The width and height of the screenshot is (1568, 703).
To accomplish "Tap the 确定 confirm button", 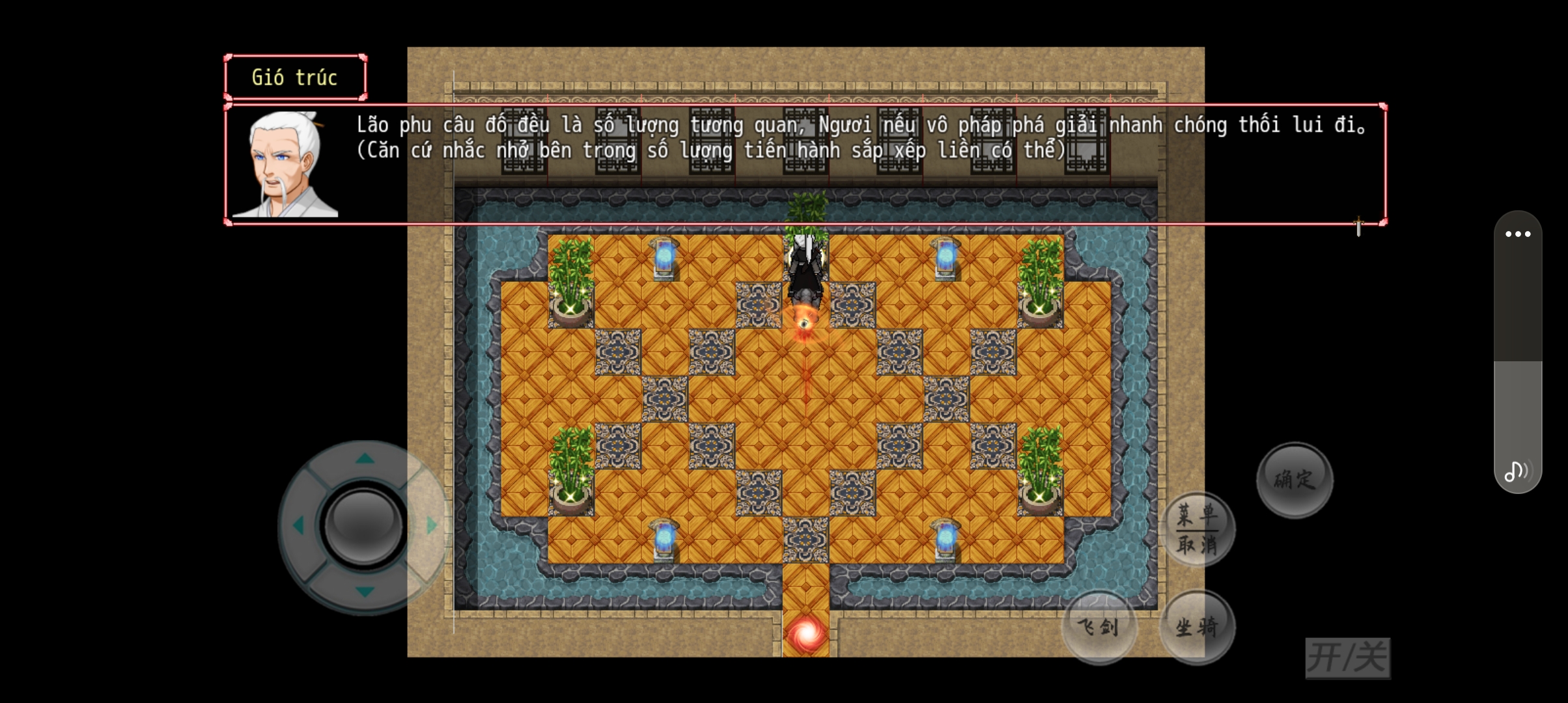I will click(1295, 480).
